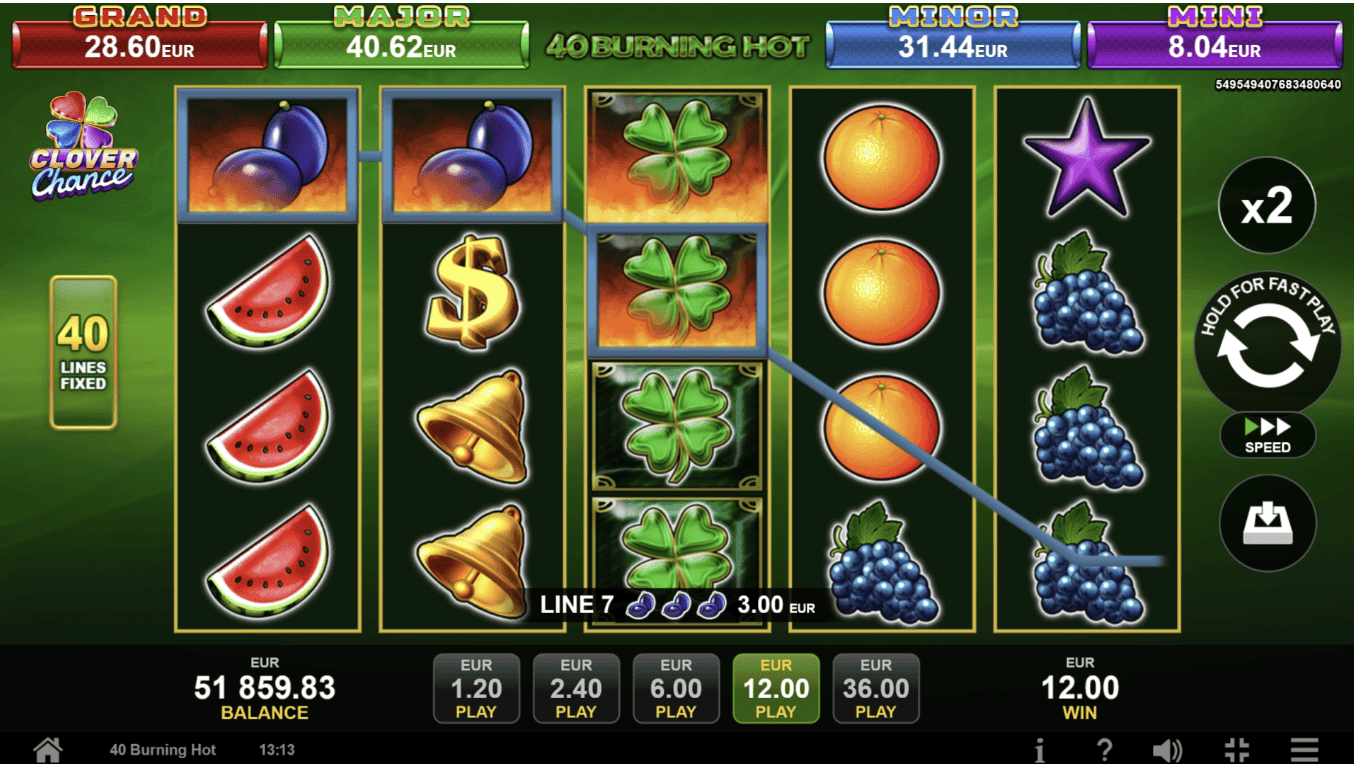Screen dimensions: 1354x764
Task: Toggle the SPEED fast-forward button
Action: (1267, 436)
